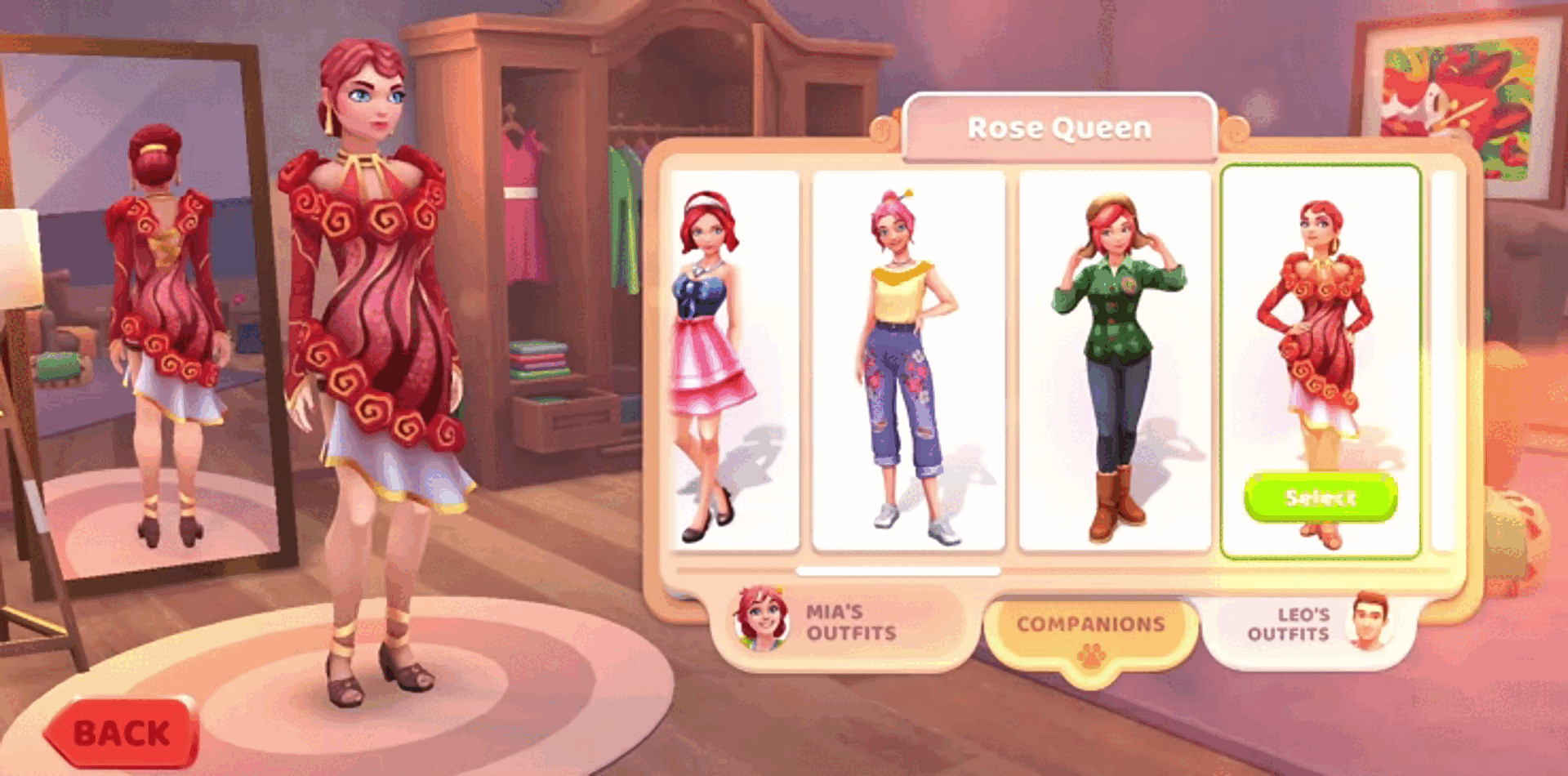Go back with the red BACK button
The image size is (1568, 776).
click(122, 733)
